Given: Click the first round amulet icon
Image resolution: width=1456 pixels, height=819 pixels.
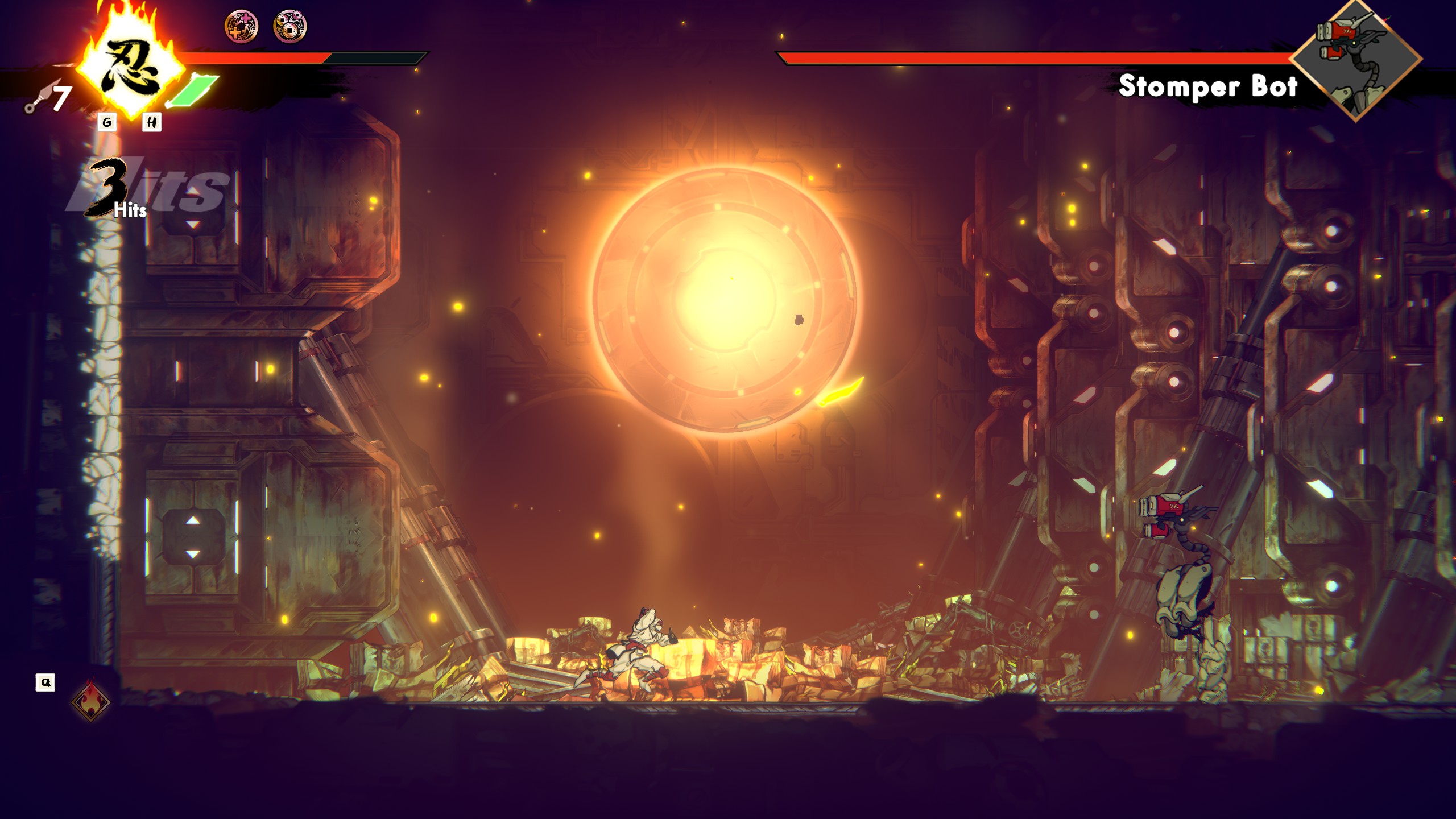Looking at the screenshot, I should (241, 26).
